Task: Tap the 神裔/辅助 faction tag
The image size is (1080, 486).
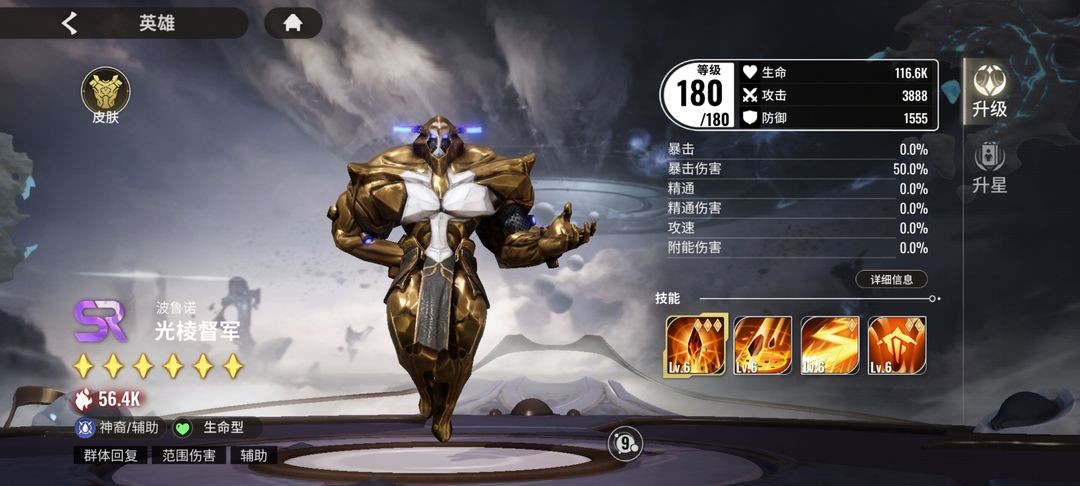Action: coord(117,428)
